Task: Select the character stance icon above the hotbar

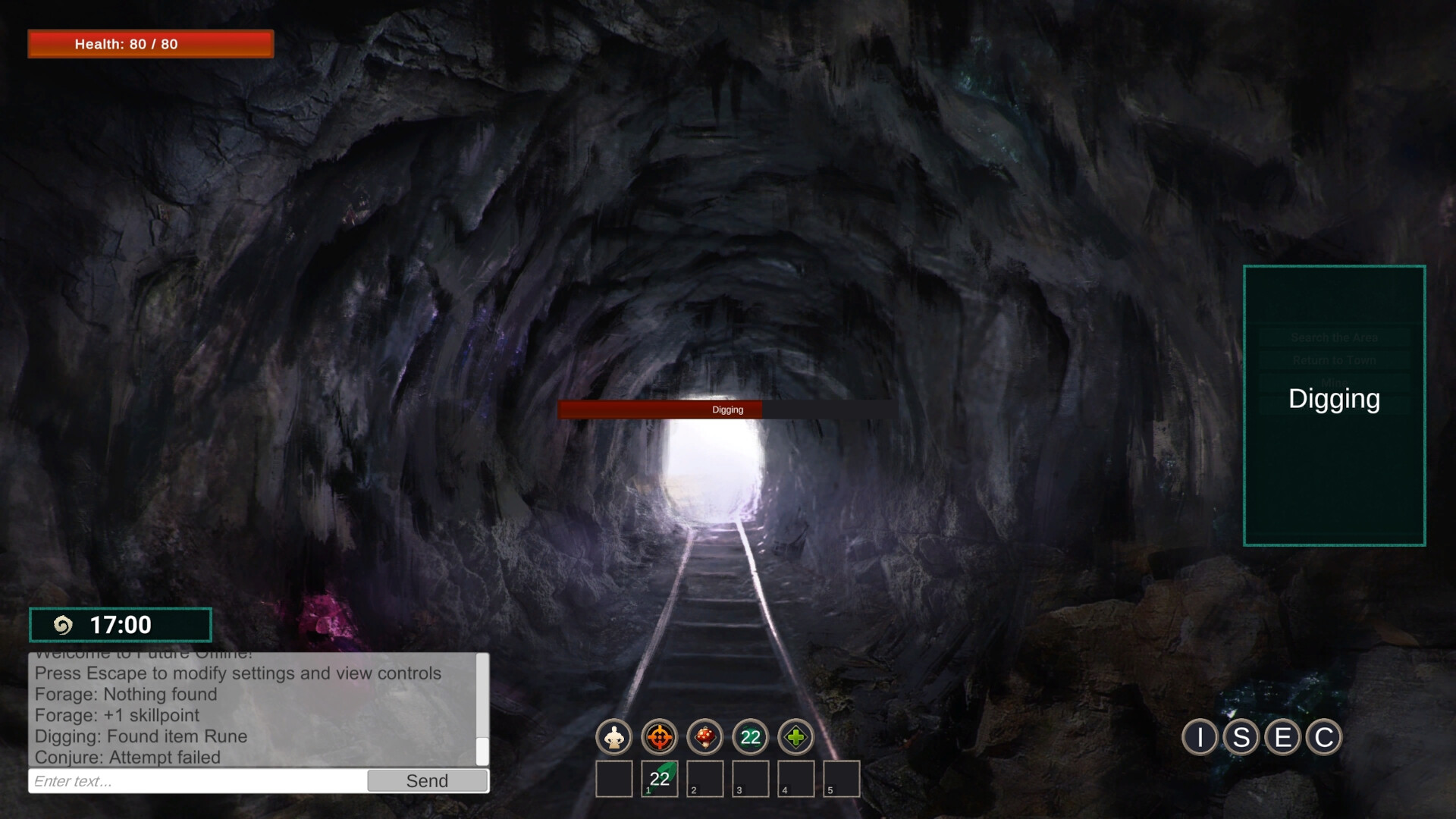Action: point(615,736)
